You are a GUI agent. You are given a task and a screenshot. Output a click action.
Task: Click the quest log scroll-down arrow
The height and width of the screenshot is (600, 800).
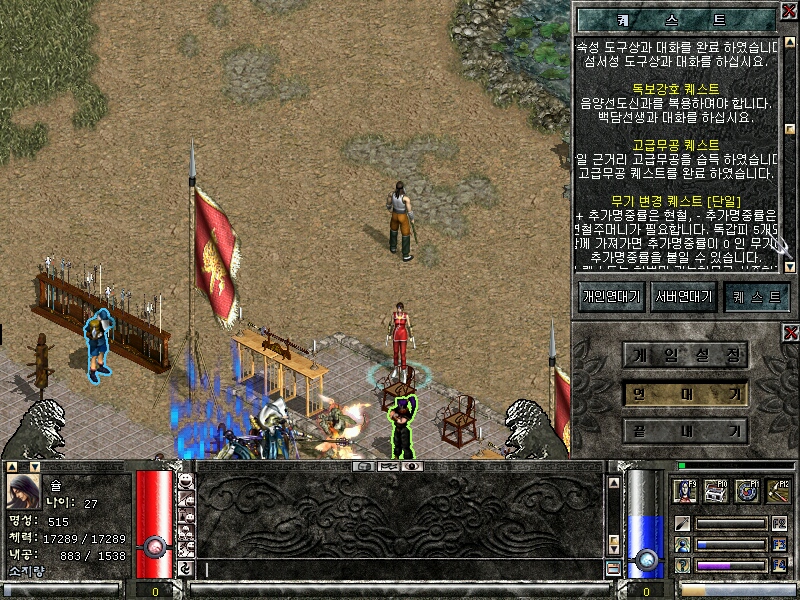coord(789,267)
